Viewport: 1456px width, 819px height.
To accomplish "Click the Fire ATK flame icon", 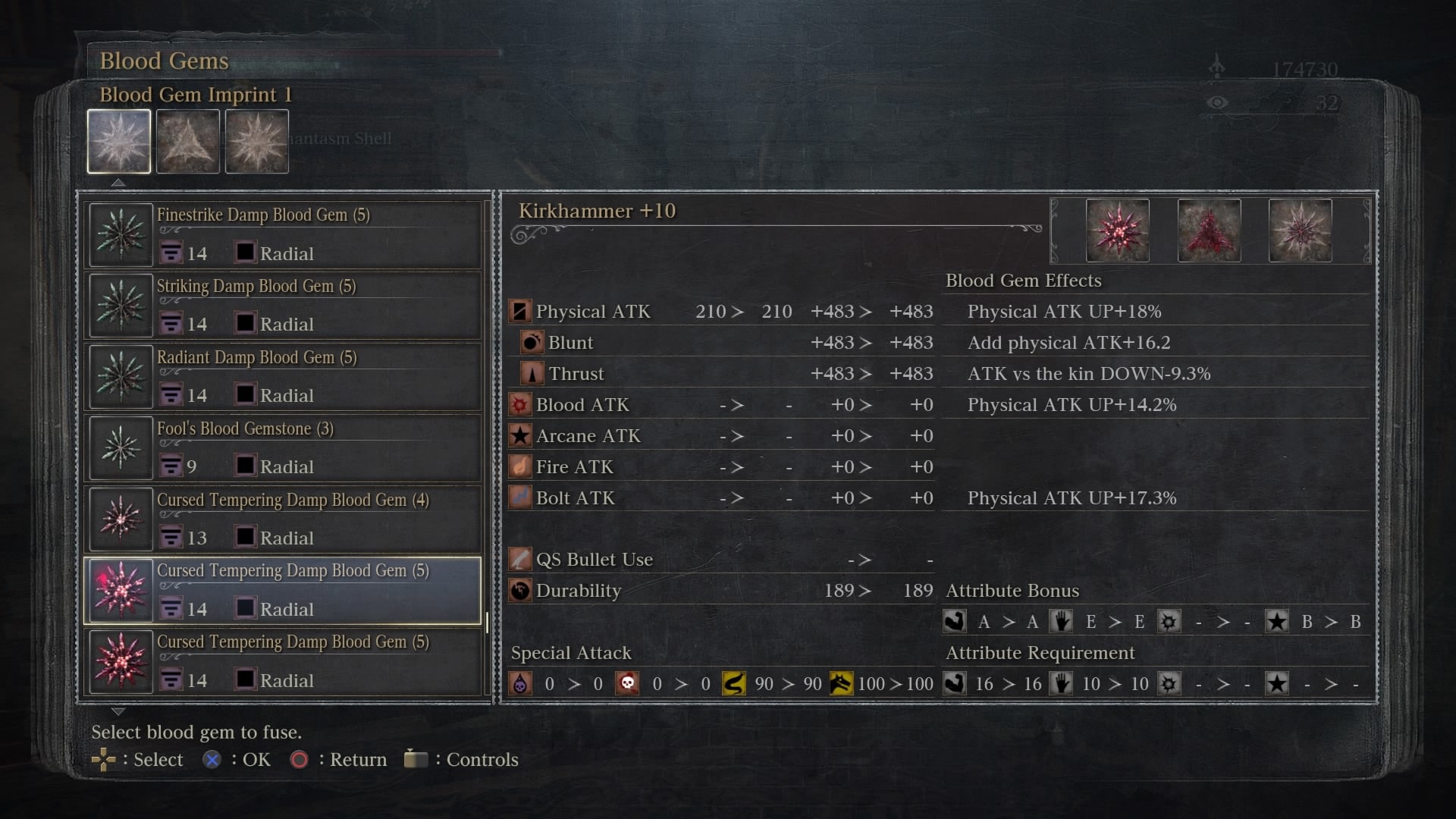I will [x=520, y=466].
